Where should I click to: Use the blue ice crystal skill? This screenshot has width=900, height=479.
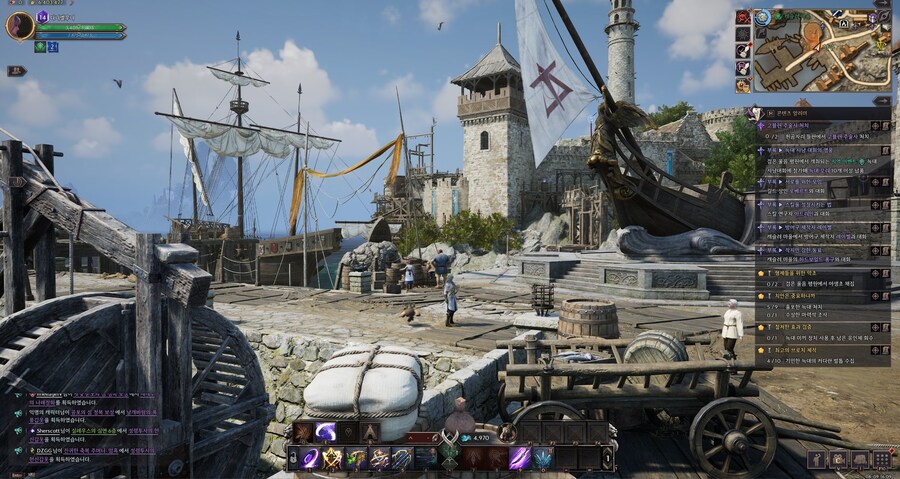coord(542,458)
